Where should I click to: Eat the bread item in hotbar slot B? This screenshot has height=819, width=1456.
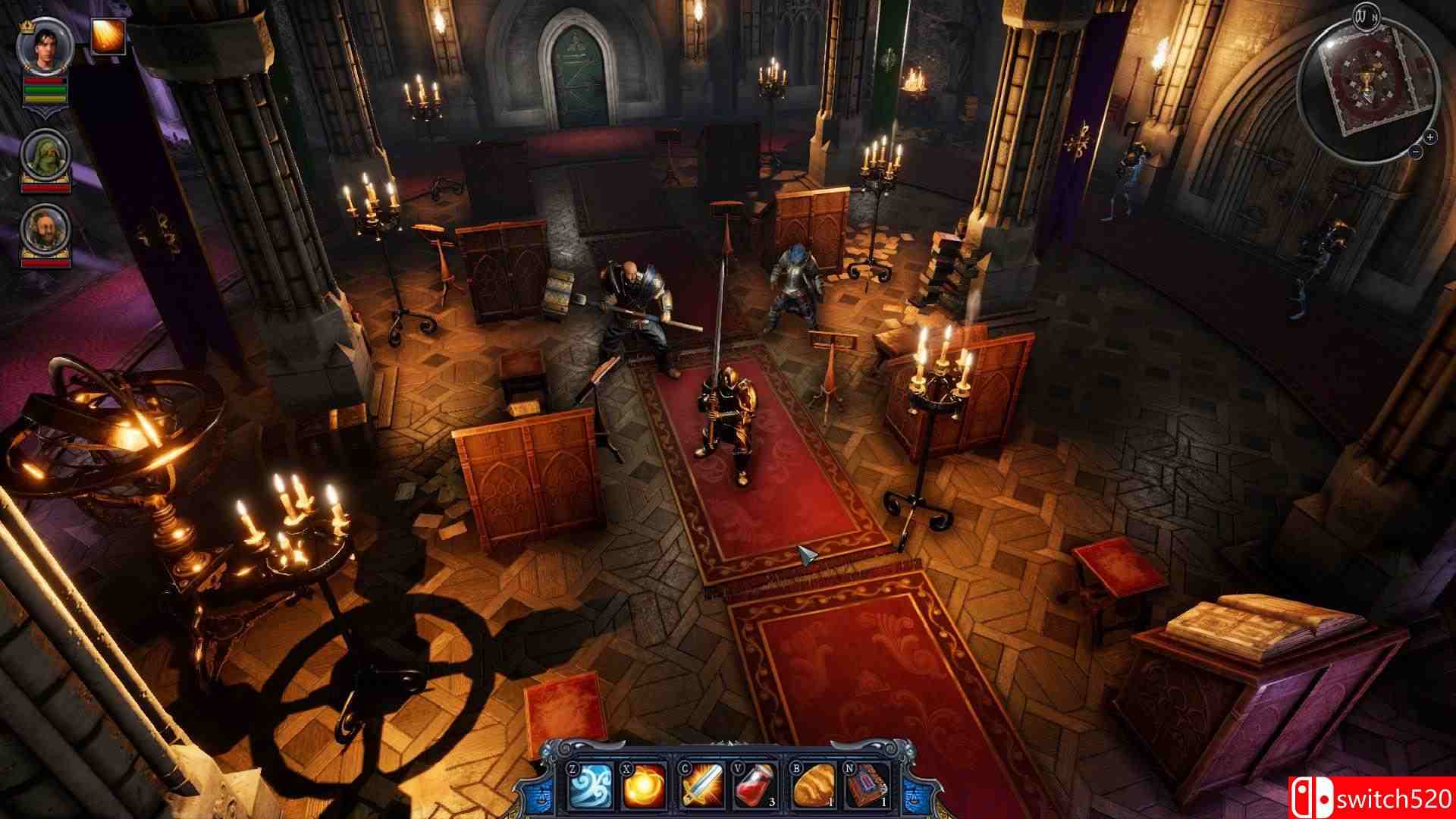click(814, 787)
